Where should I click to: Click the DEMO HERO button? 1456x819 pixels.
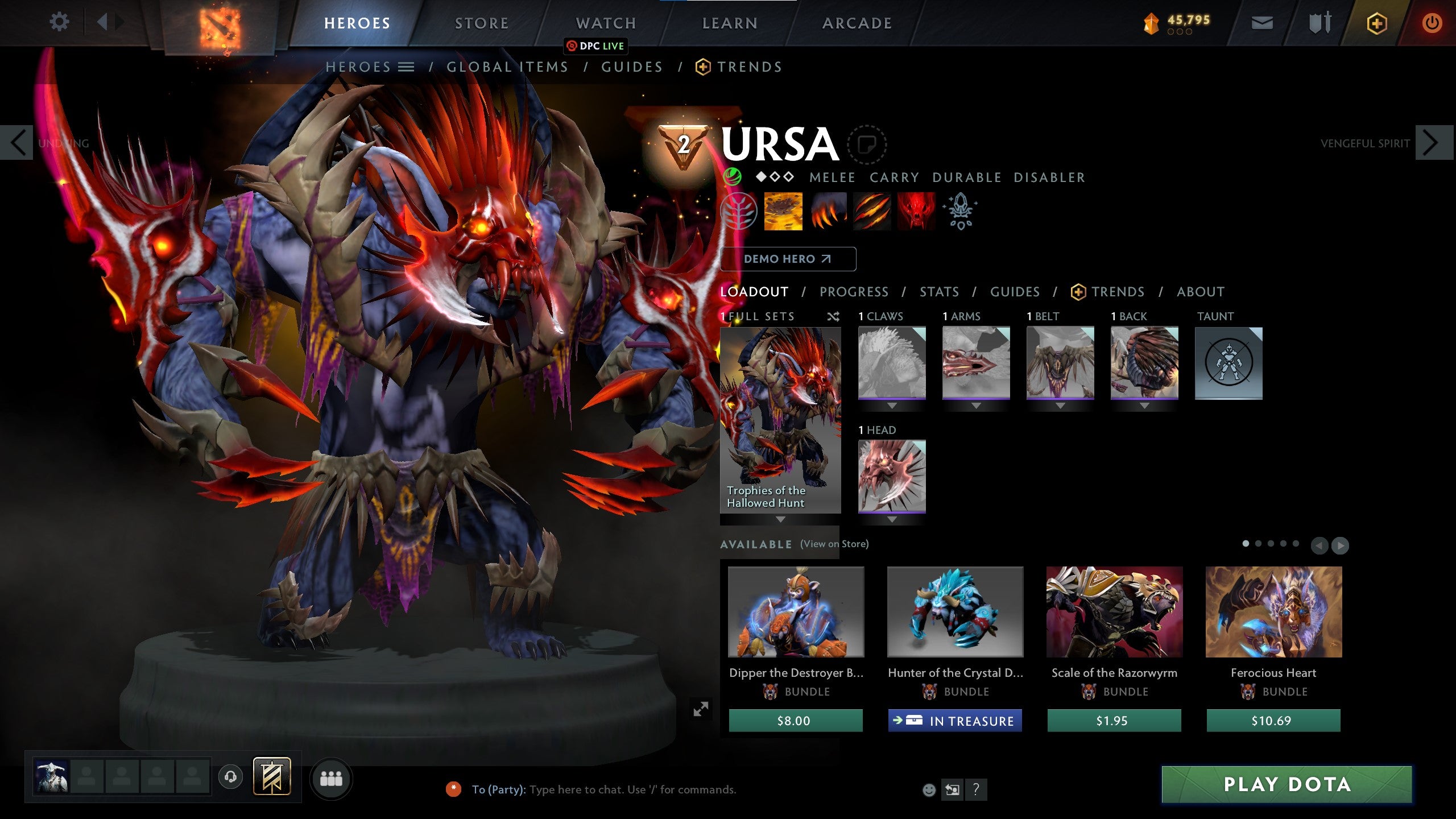point(788,259)
